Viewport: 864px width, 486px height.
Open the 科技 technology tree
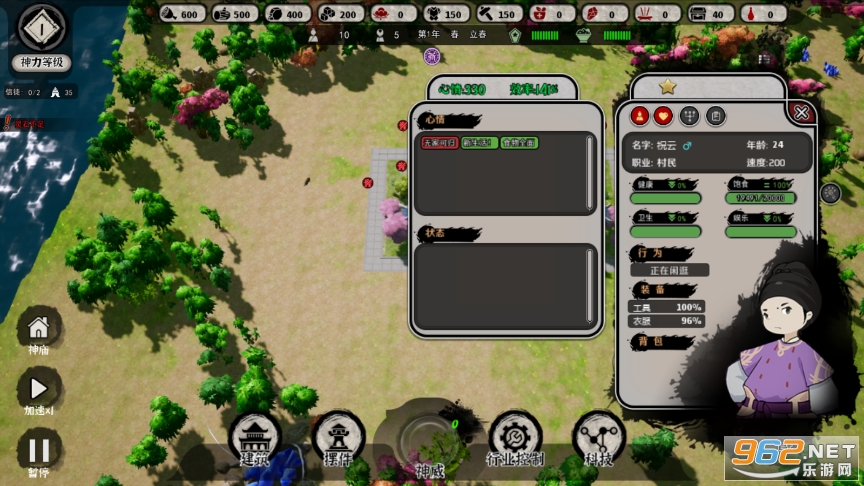599,438
